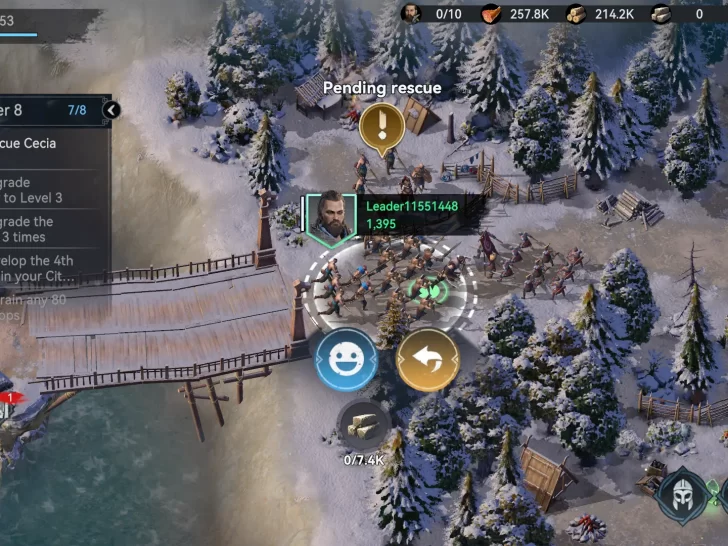Select the leader portrait of Leader11551448

[x=329, y=217]
